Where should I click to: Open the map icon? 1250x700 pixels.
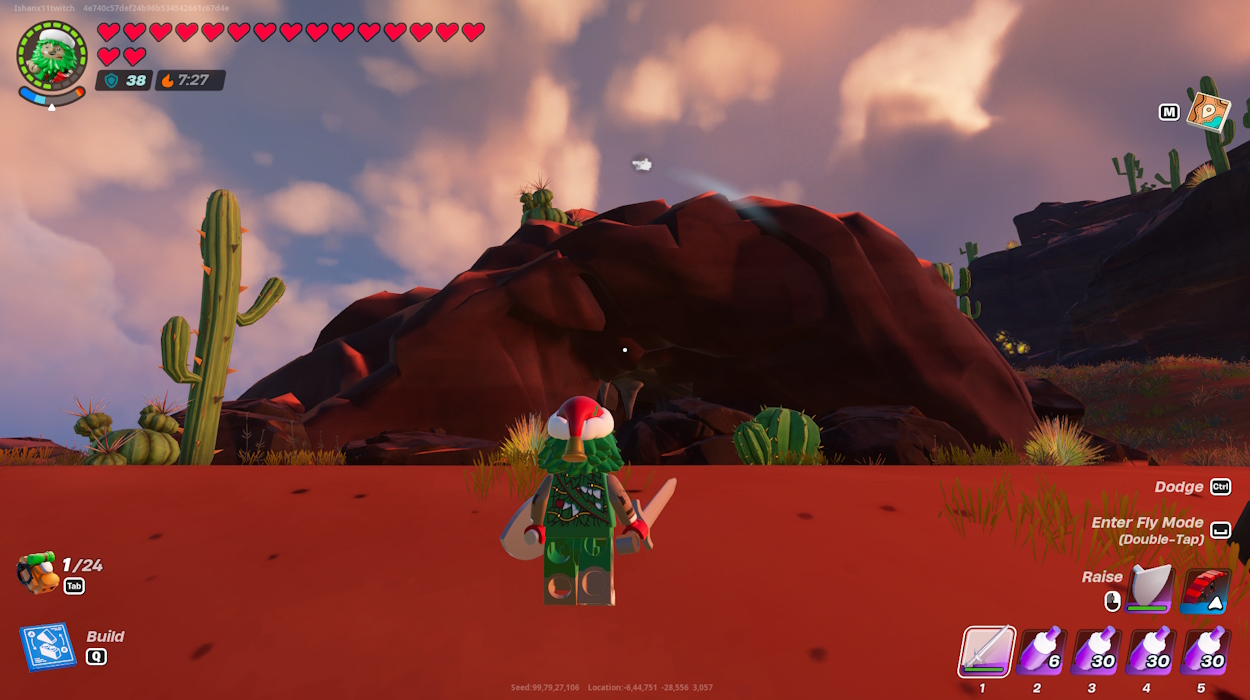[x=1208, y=112]
